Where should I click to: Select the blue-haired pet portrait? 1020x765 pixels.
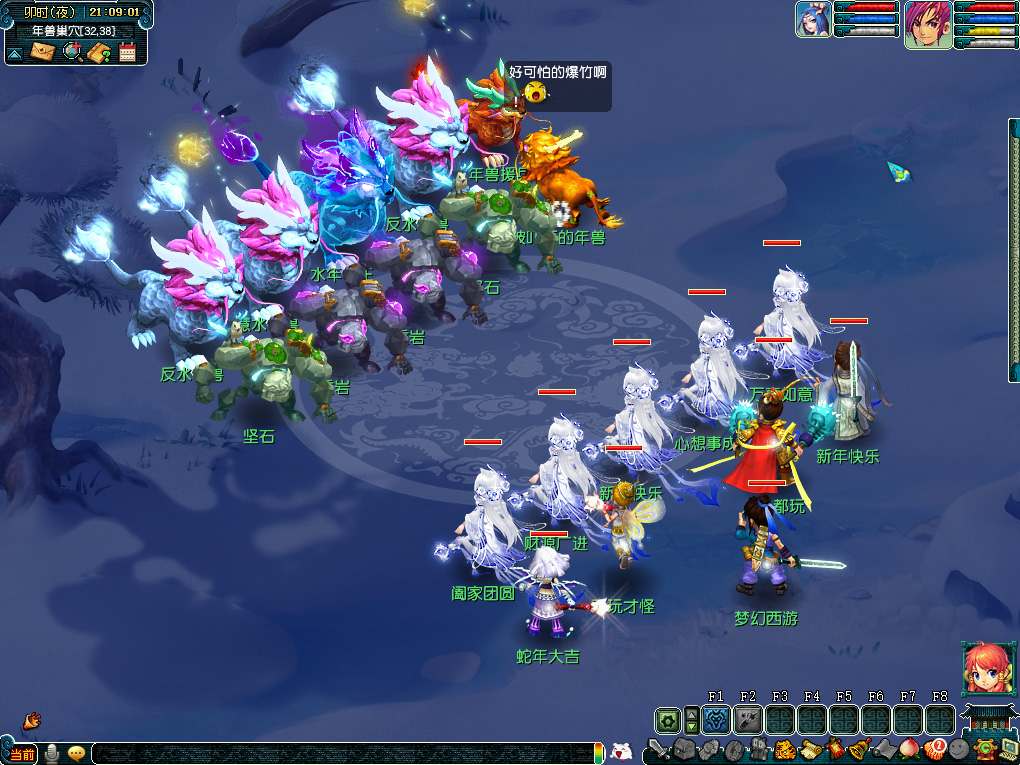click(x=812, y=20)
